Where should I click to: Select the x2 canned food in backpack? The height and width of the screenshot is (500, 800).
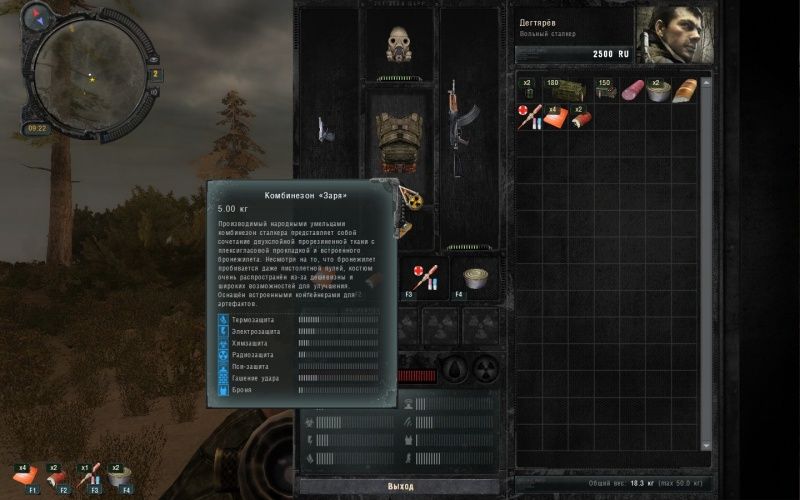658,91
